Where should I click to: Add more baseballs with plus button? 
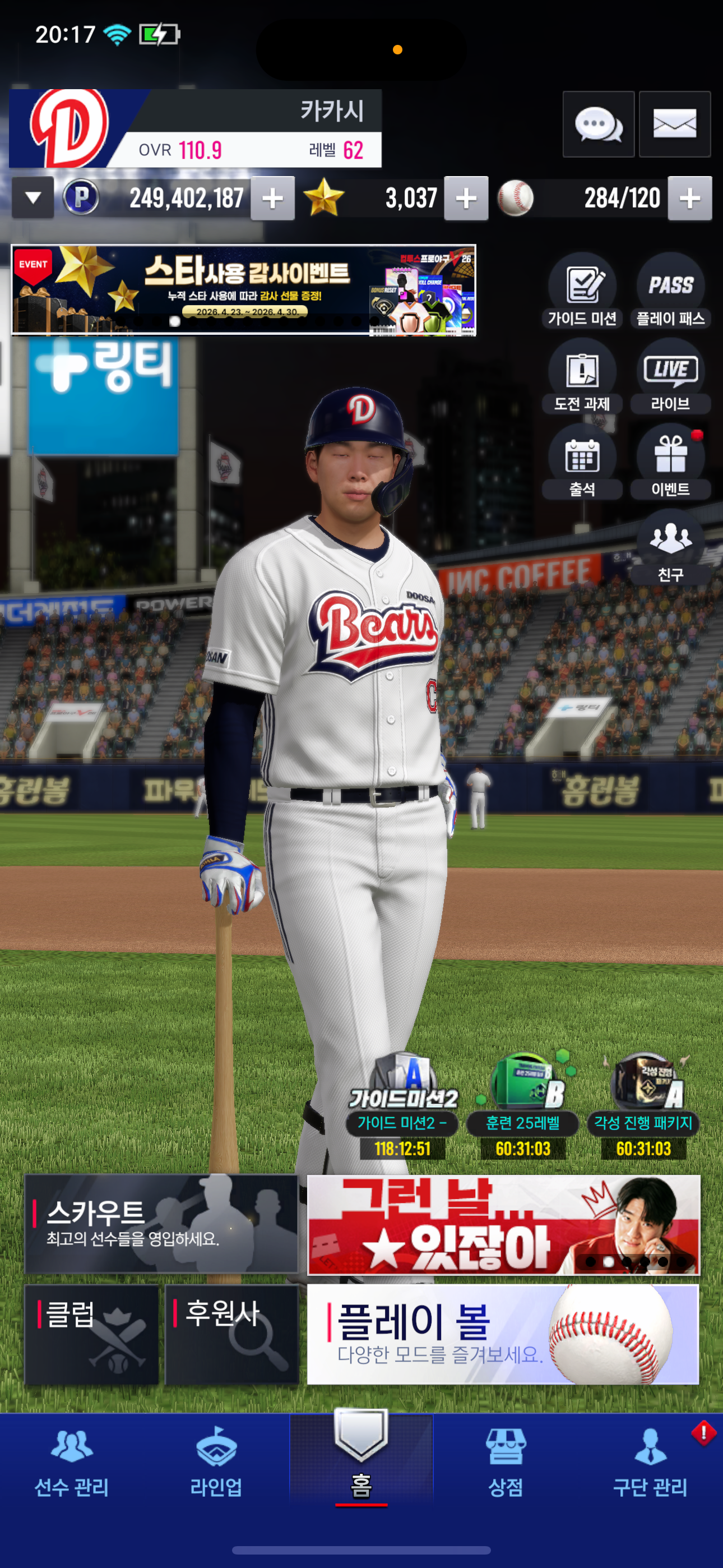coord(689,199)
